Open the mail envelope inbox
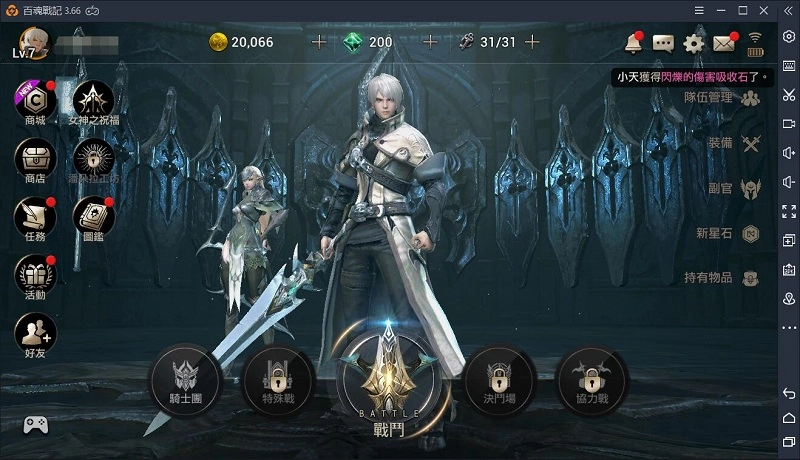 pyautogui.click(x=723, y=43)
